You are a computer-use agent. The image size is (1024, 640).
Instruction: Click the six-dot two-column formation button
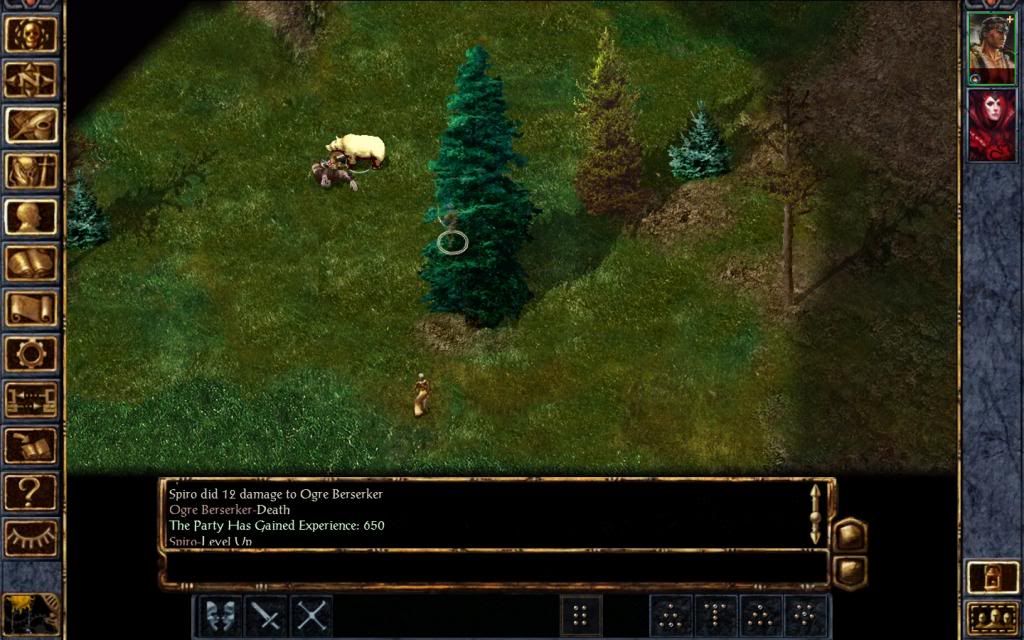581,615
